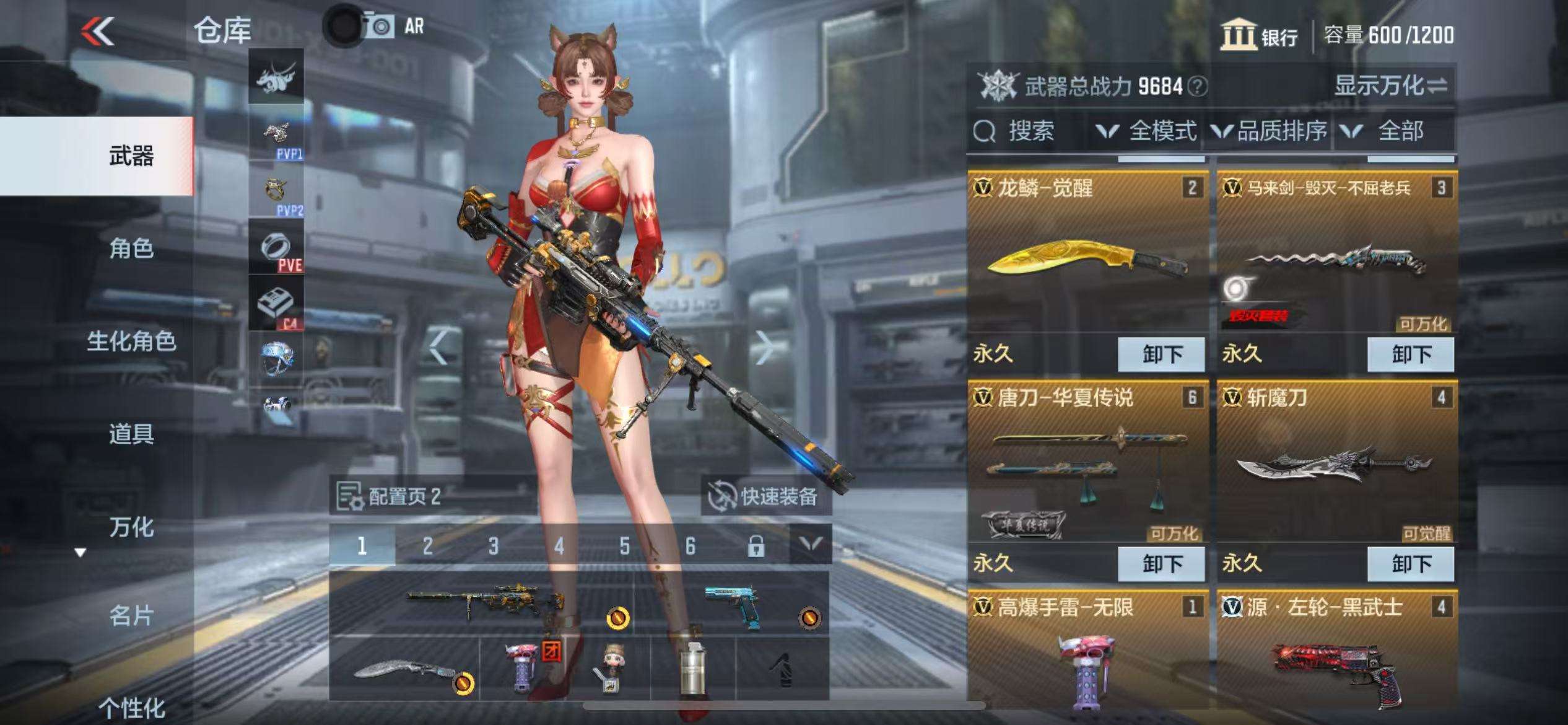The image size is (1568, 725).
Task: Activate 快速装备 quick equip
Action: [x=765, y=496]
